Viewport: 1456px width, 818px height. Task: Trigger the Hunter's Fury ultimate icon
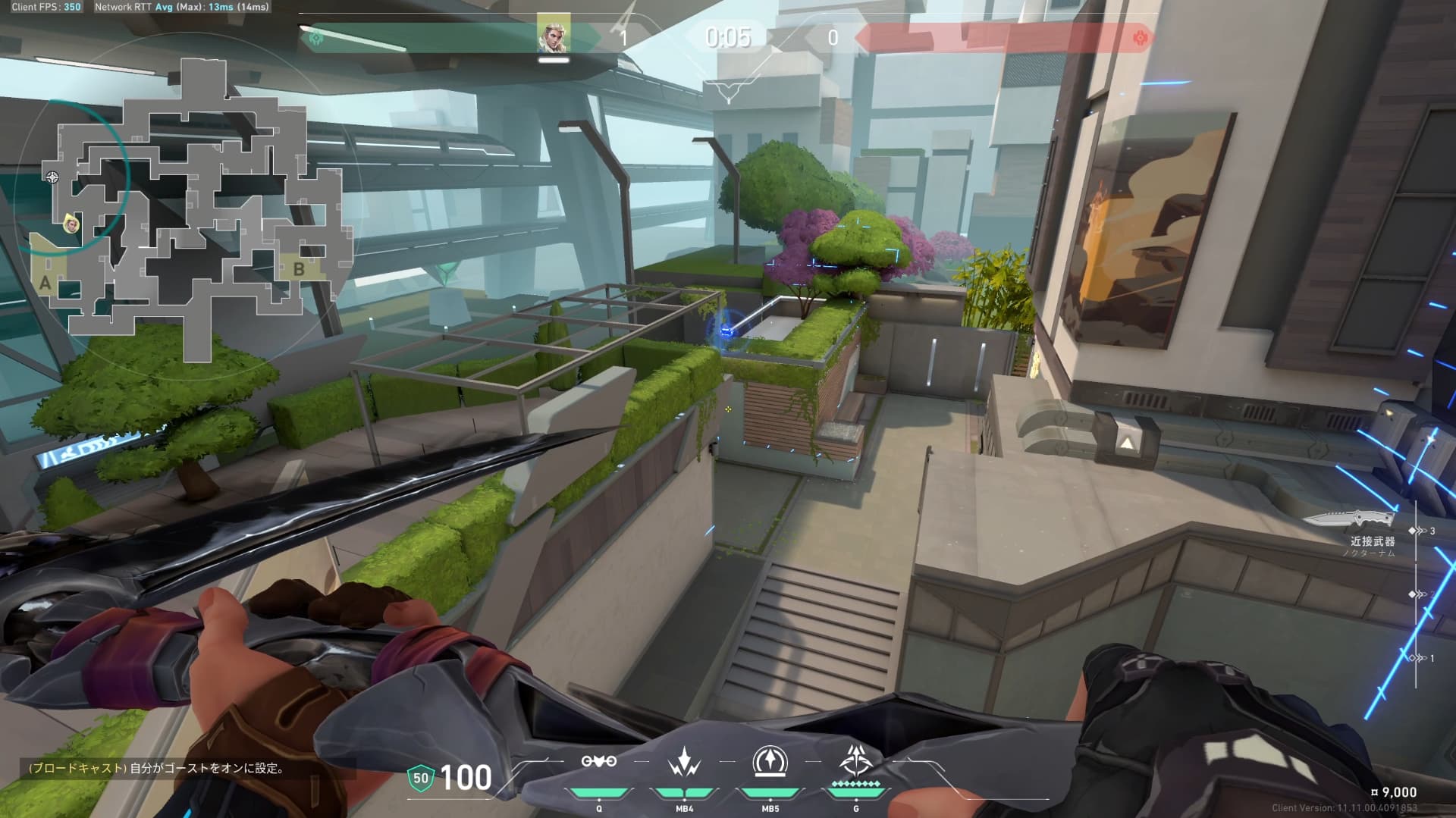tap(856, 760)
